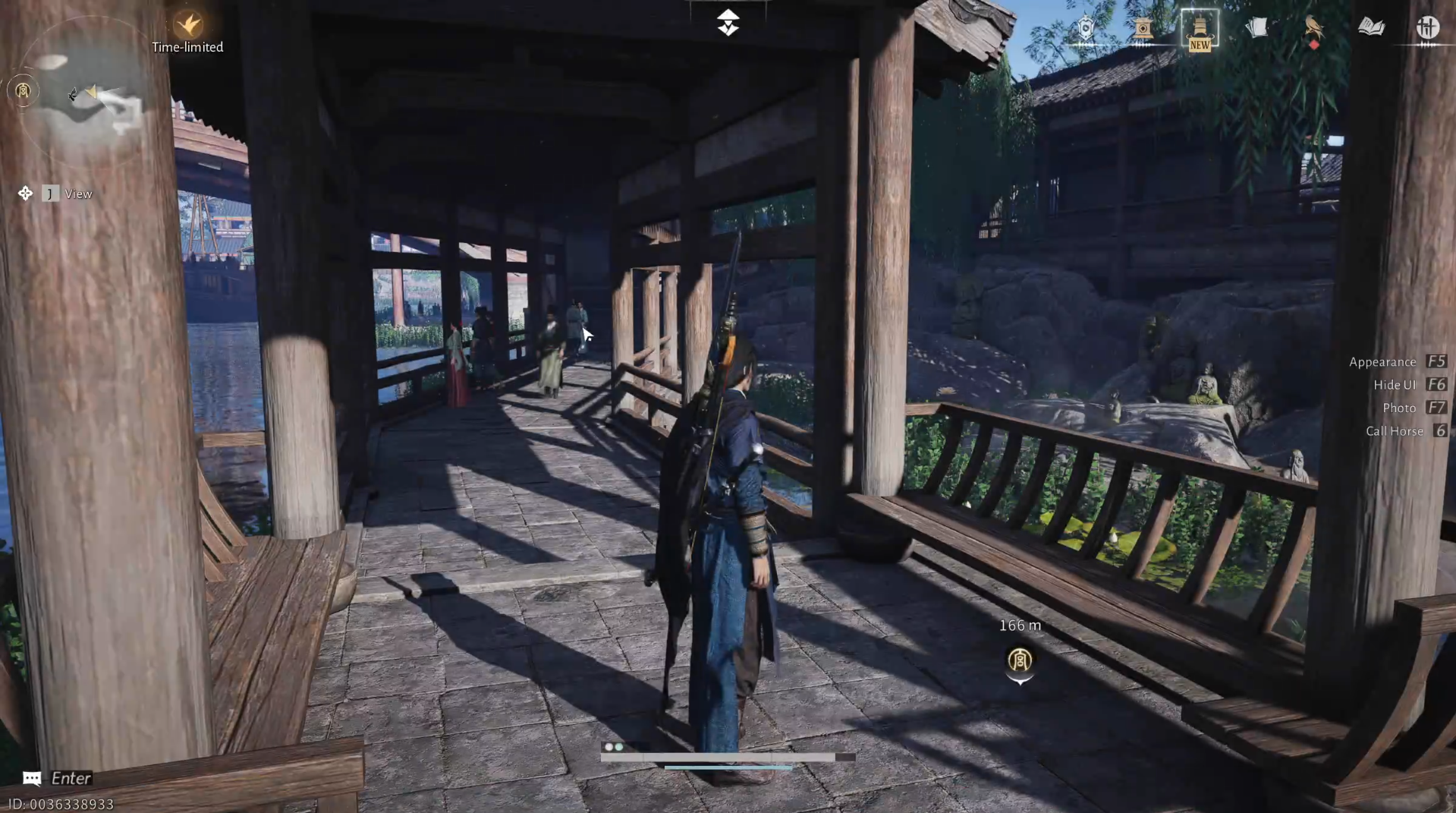Screen dimensions: 1456x813
Task: Open the bird icon with red notification
Action: coord(1311,27)
